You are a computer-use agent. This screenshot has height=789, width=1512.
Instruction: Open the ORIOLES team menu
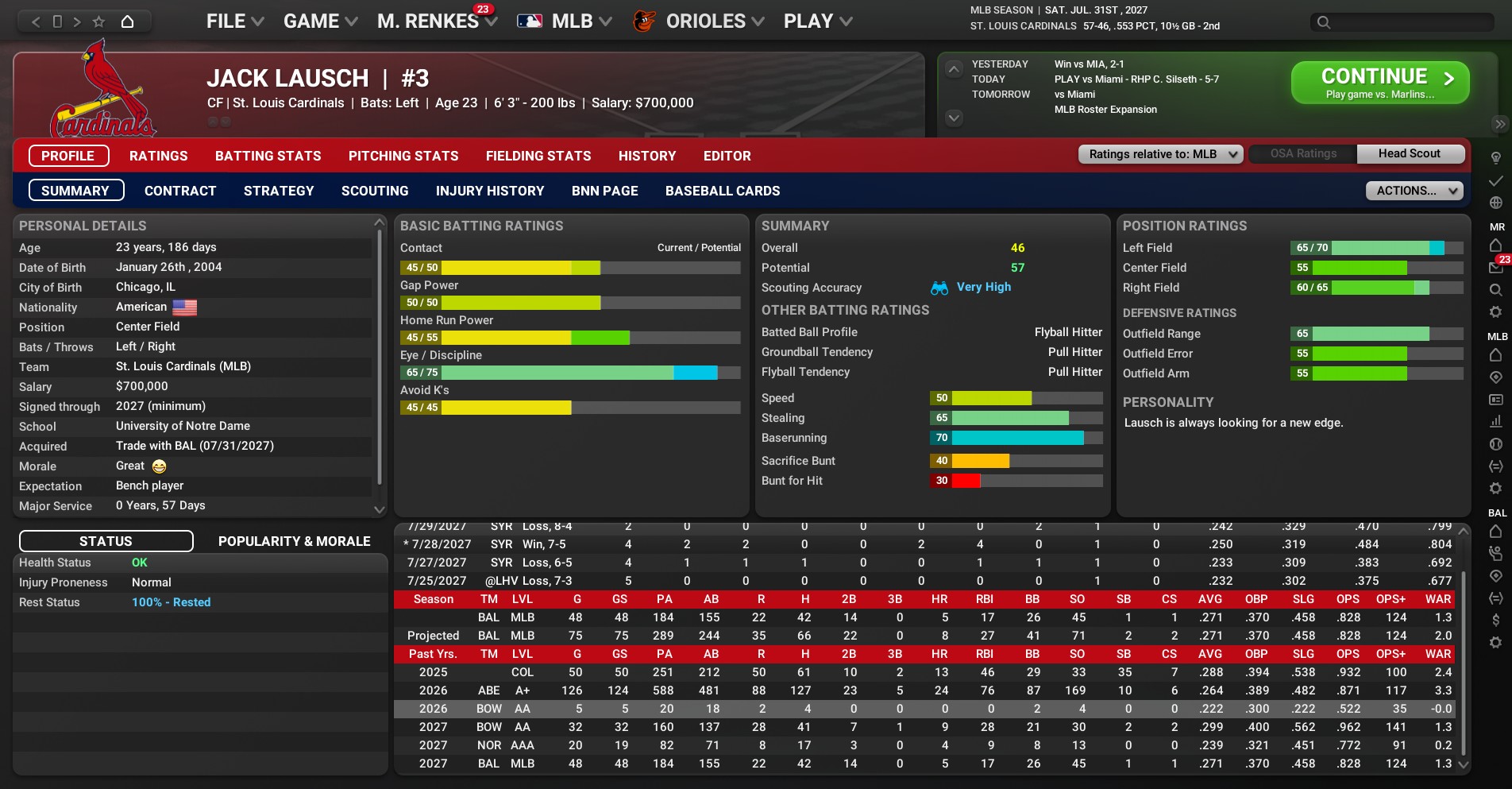click(705, 21)
